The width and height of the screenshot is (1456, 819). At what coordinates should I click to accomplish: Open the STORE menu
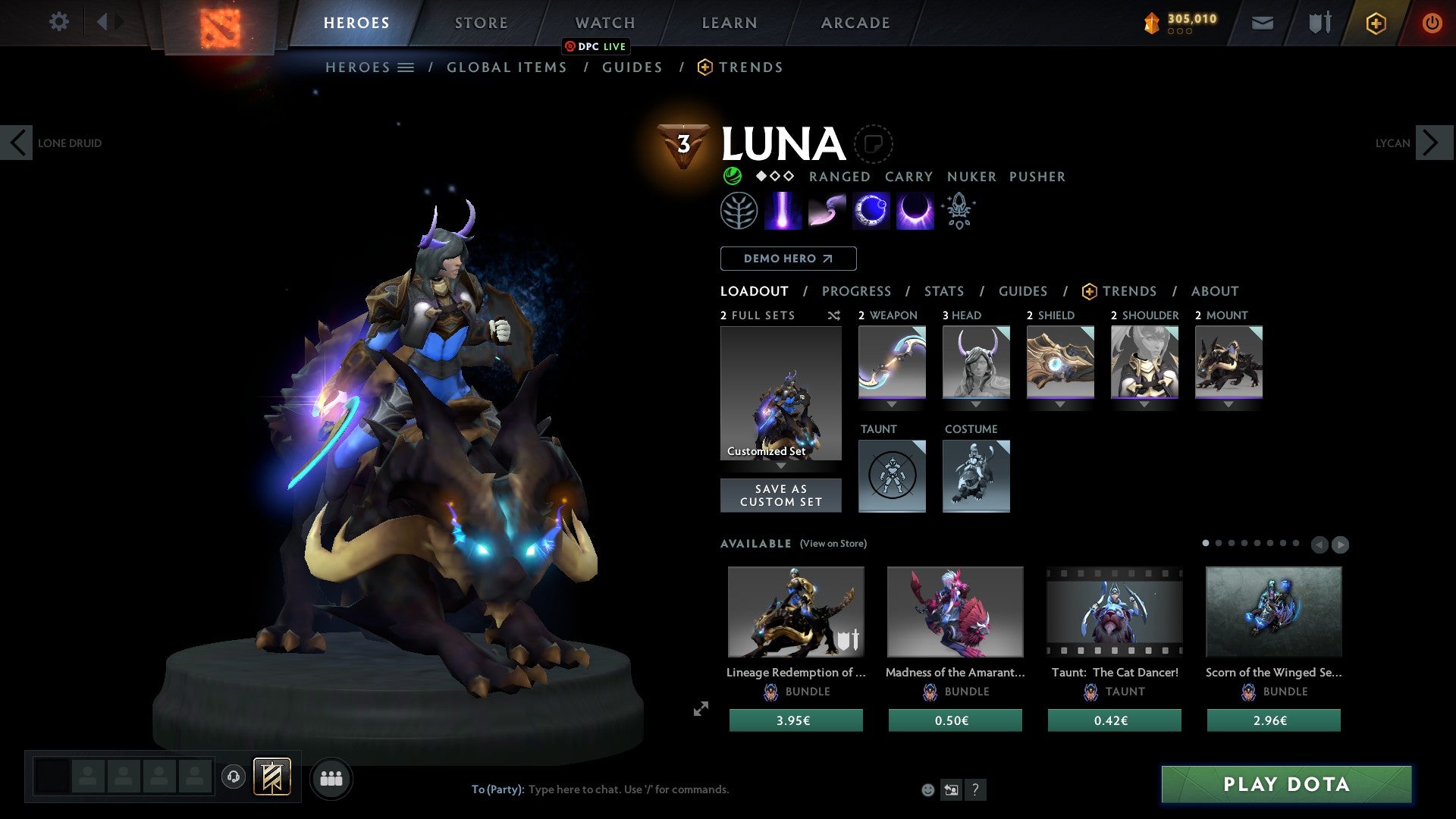(x=481, y=22)
